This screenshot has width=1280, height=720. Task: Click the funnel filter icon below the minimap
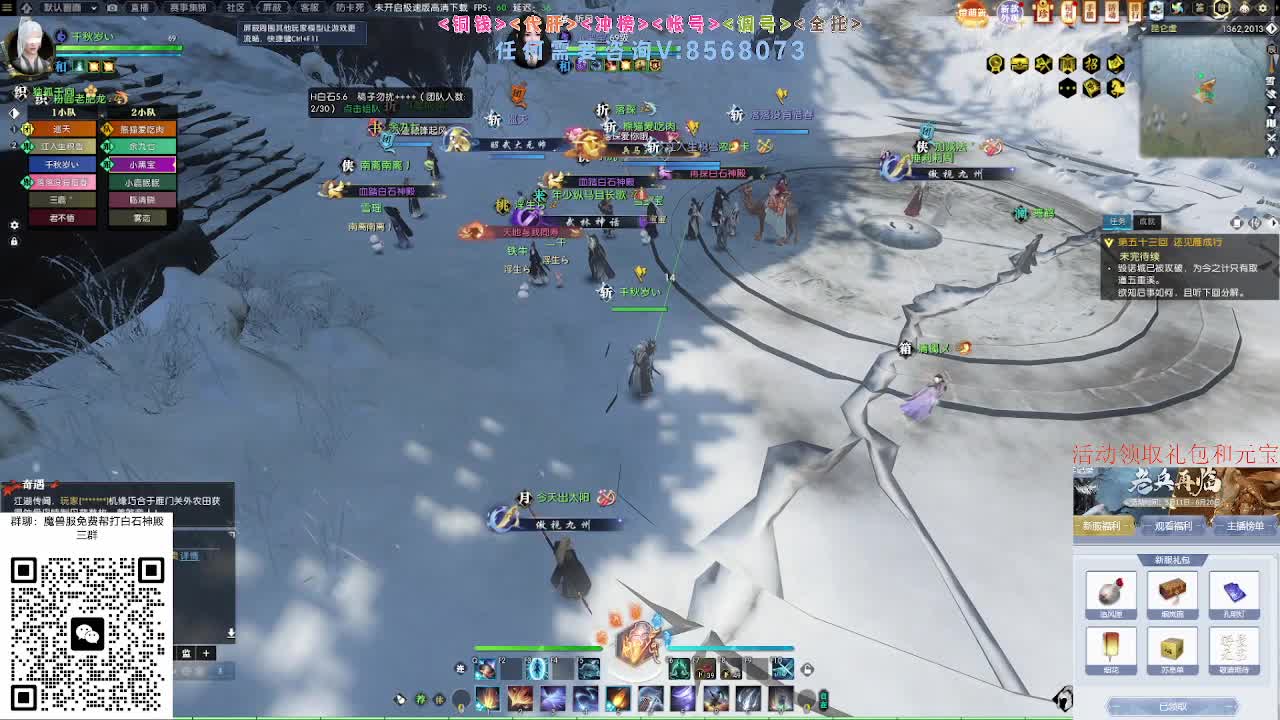[x=1272, y=109]
